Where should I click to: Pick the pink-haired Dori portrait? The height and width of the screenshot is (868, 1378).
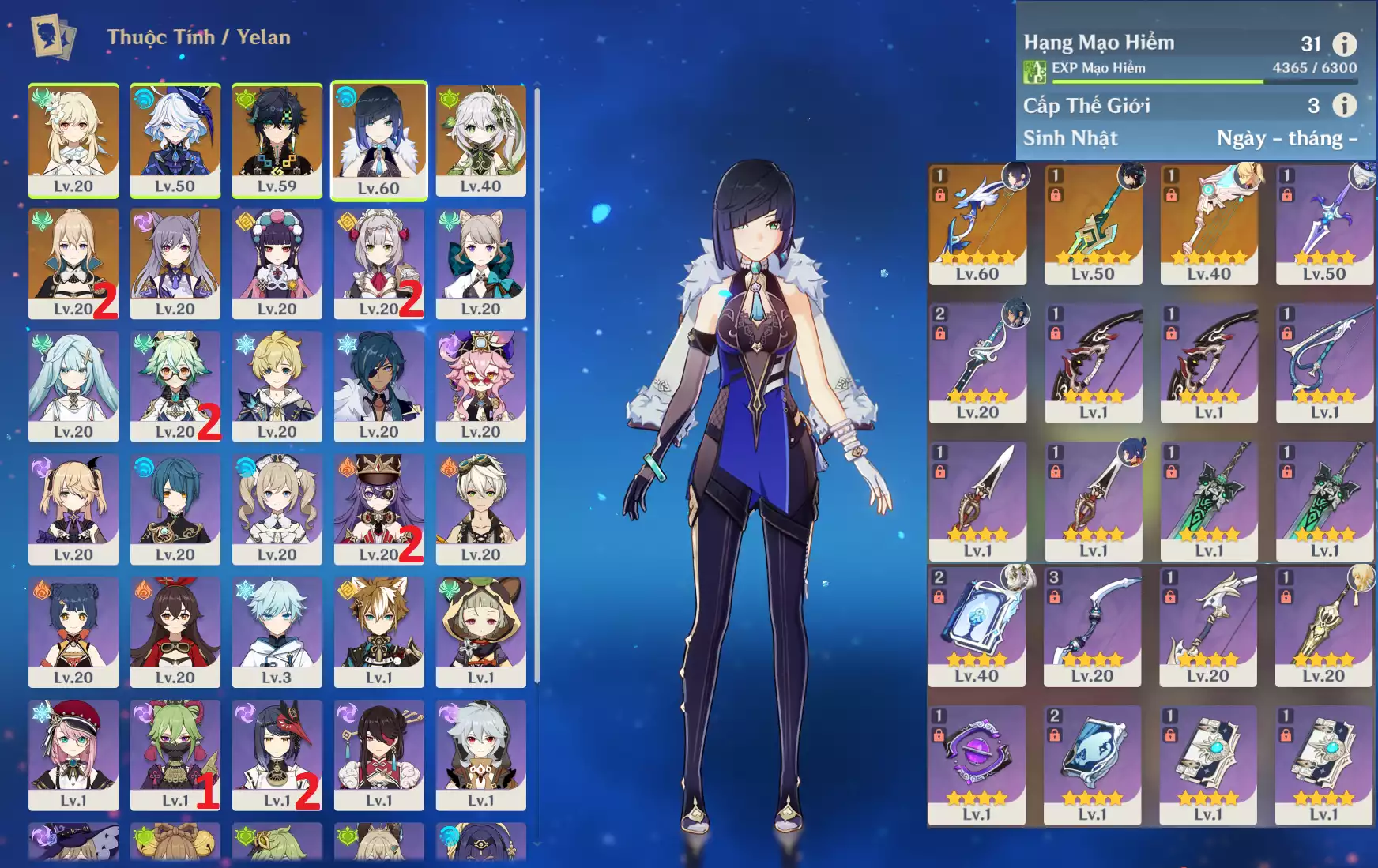(480, 385)
